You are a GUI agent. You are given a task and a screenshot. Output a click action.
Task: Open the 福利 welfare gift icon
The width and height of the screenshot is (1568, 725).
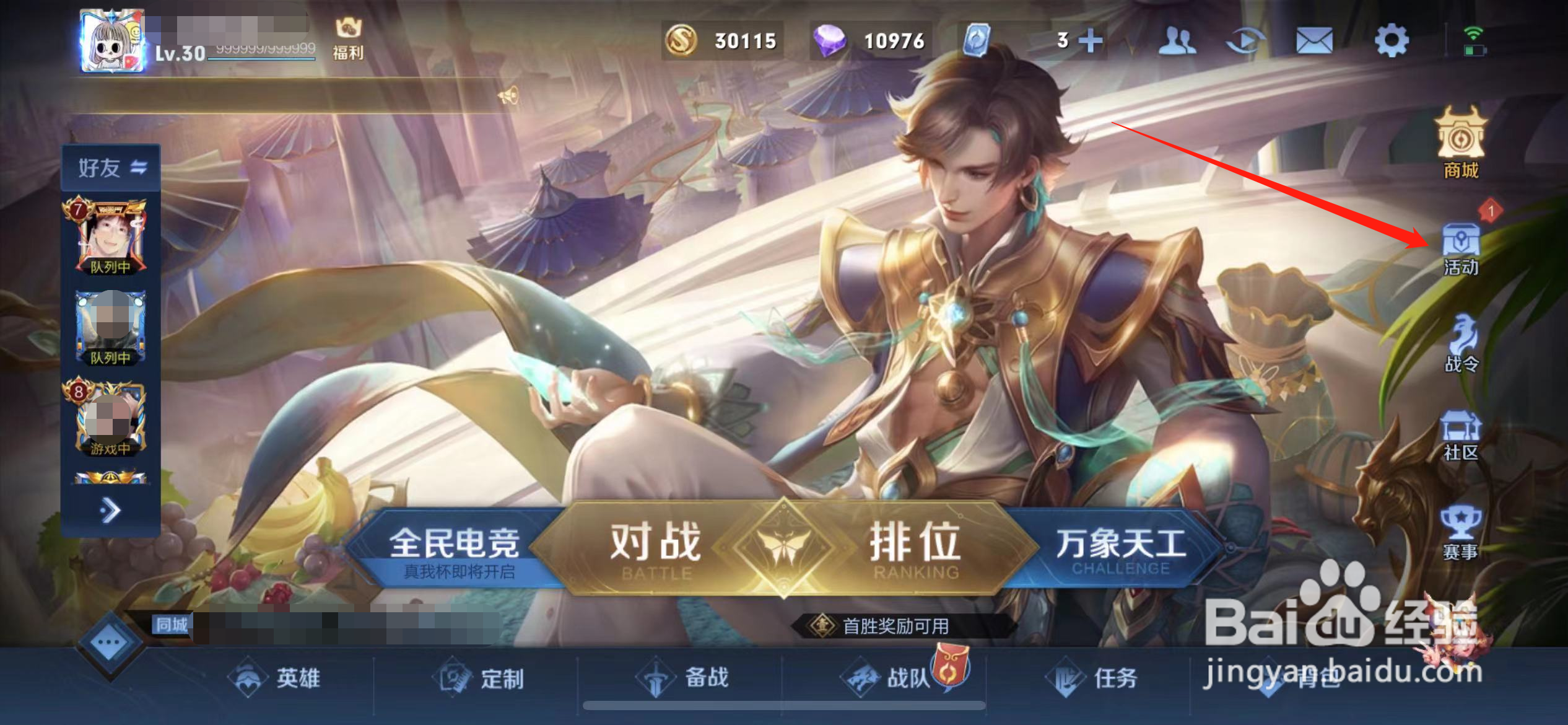click(350, 34)
